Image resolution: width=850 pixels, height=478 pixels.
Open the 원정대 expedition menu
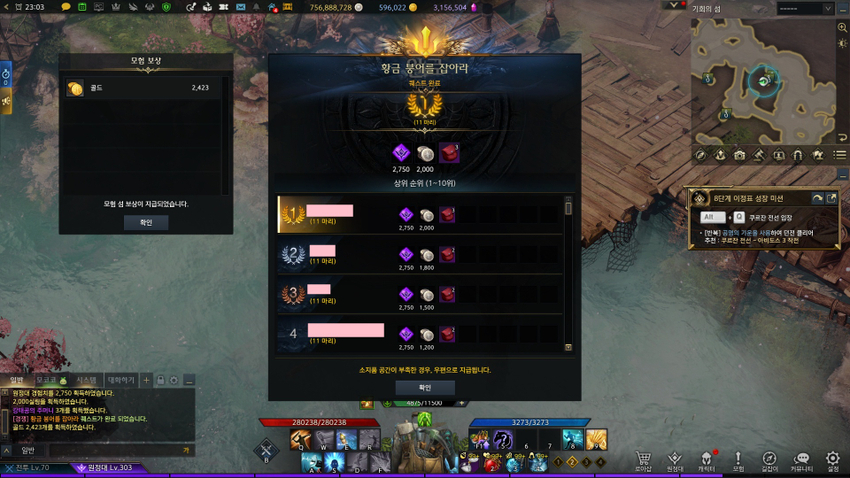click(675, 461)
